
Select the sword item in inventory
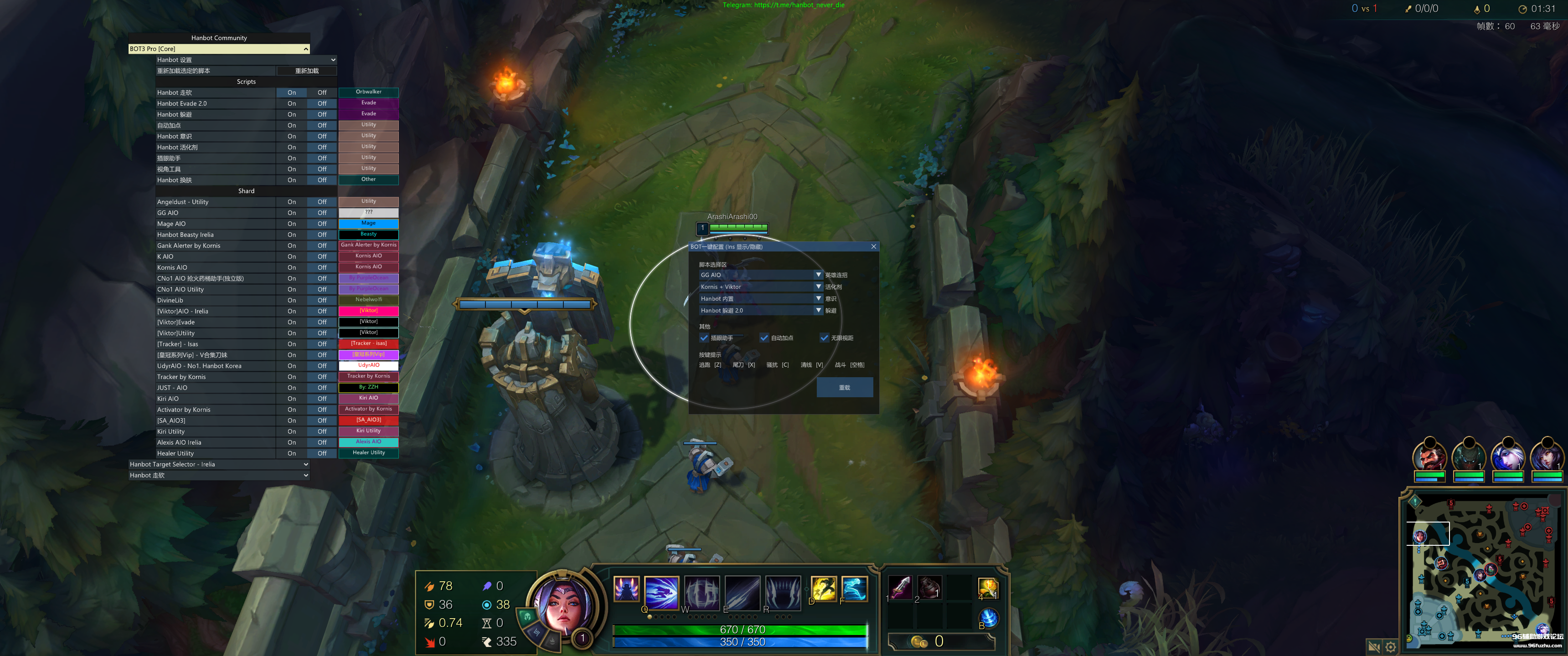coord(900,588)
